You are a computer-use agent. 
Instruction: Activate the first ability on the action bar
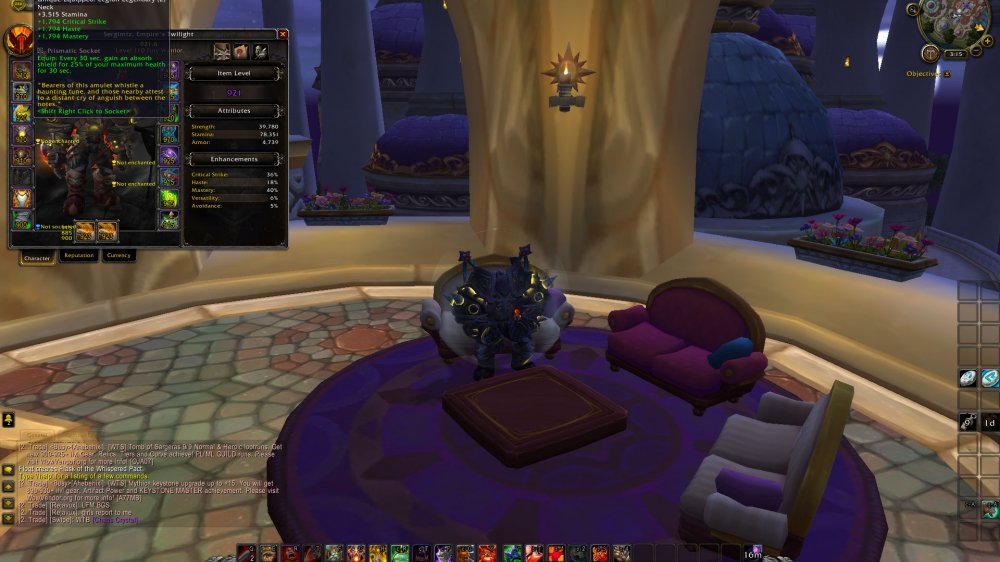pos(247,552)
